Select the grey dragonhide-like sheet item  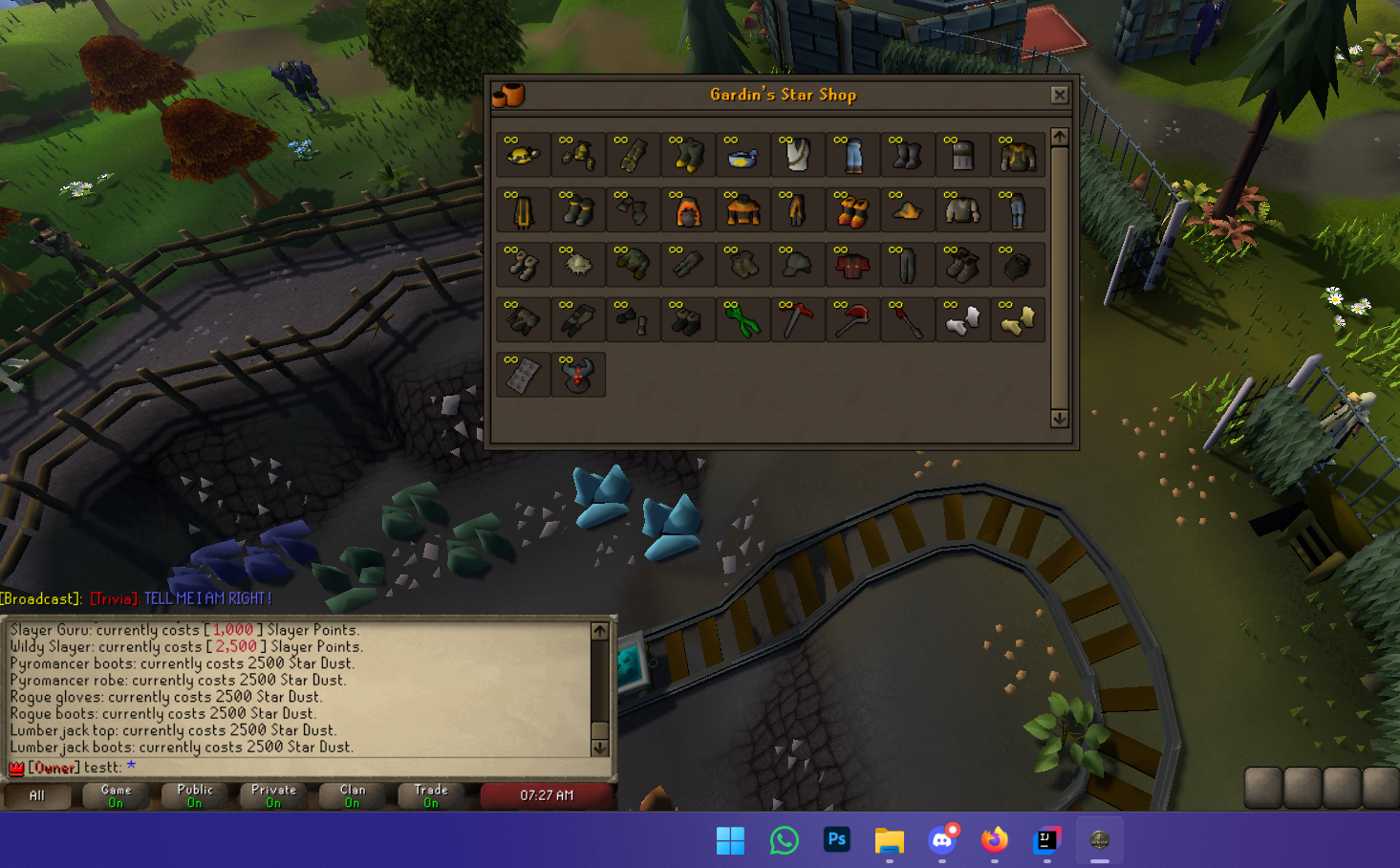tap(523, 376)
